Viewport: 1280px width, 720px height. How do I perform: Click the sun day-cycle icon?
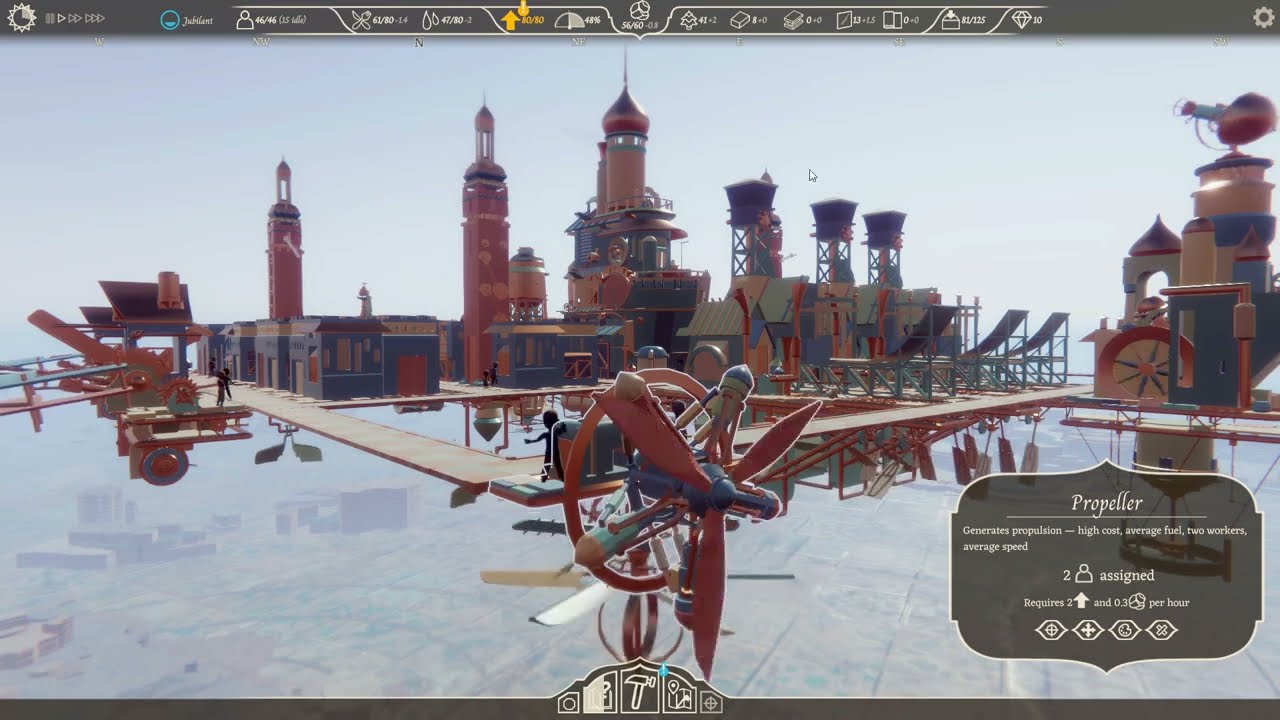coord(21,18)
